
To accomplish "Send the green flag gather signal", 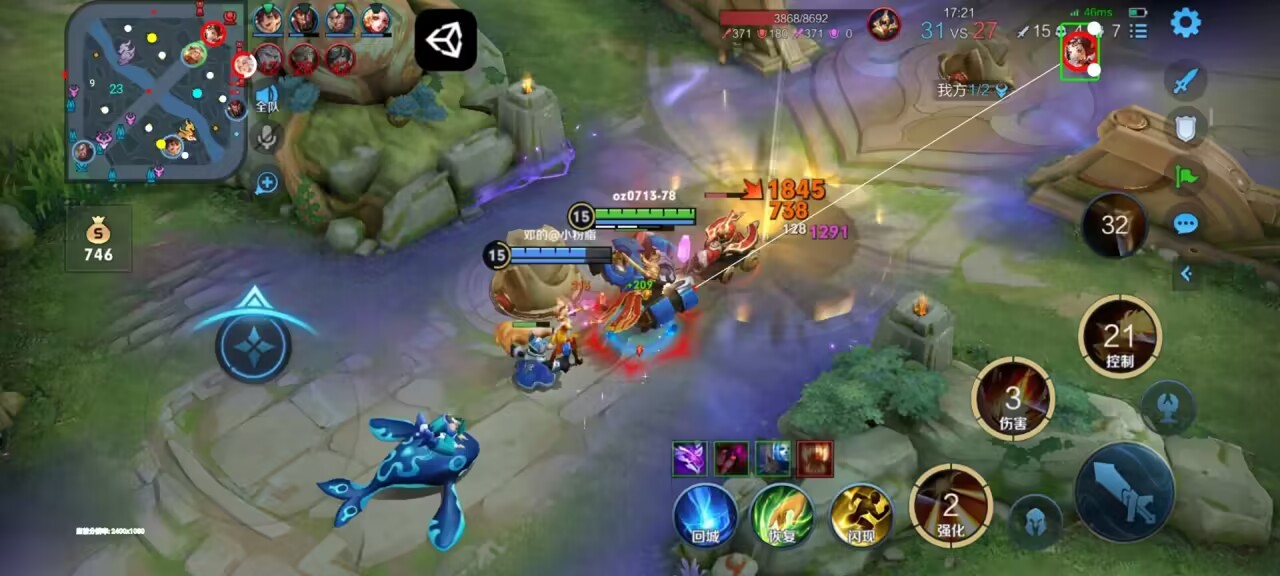I will point(1186,175).
